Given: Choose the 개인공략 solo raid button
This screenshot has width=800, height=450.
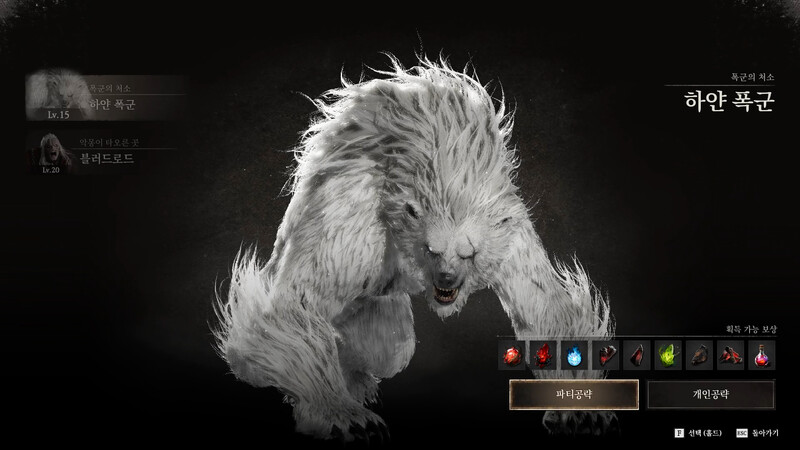Looking at the screenshot, I should coord(710,394).
